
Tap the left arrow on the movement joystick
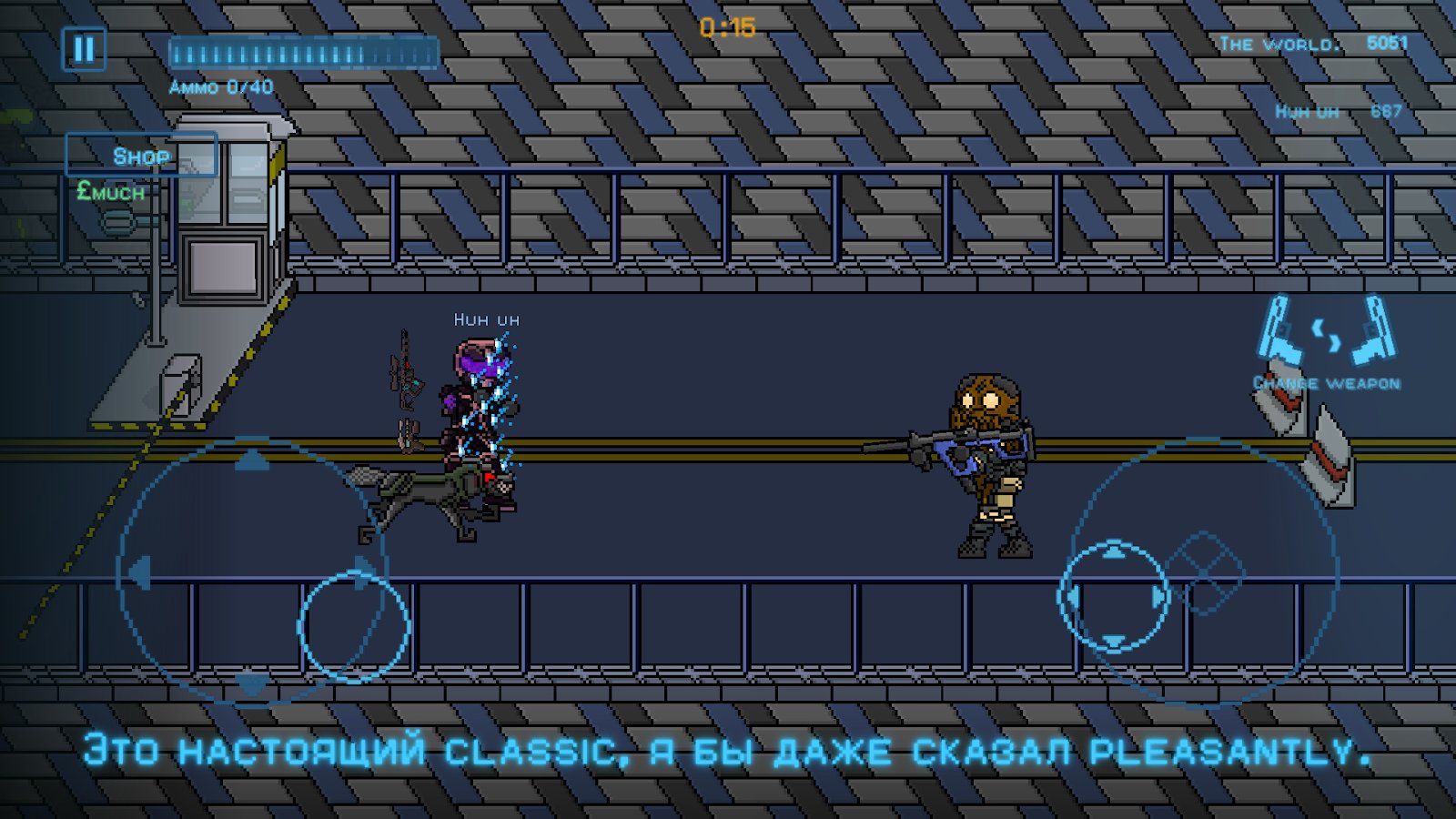(x=138, y=573)
